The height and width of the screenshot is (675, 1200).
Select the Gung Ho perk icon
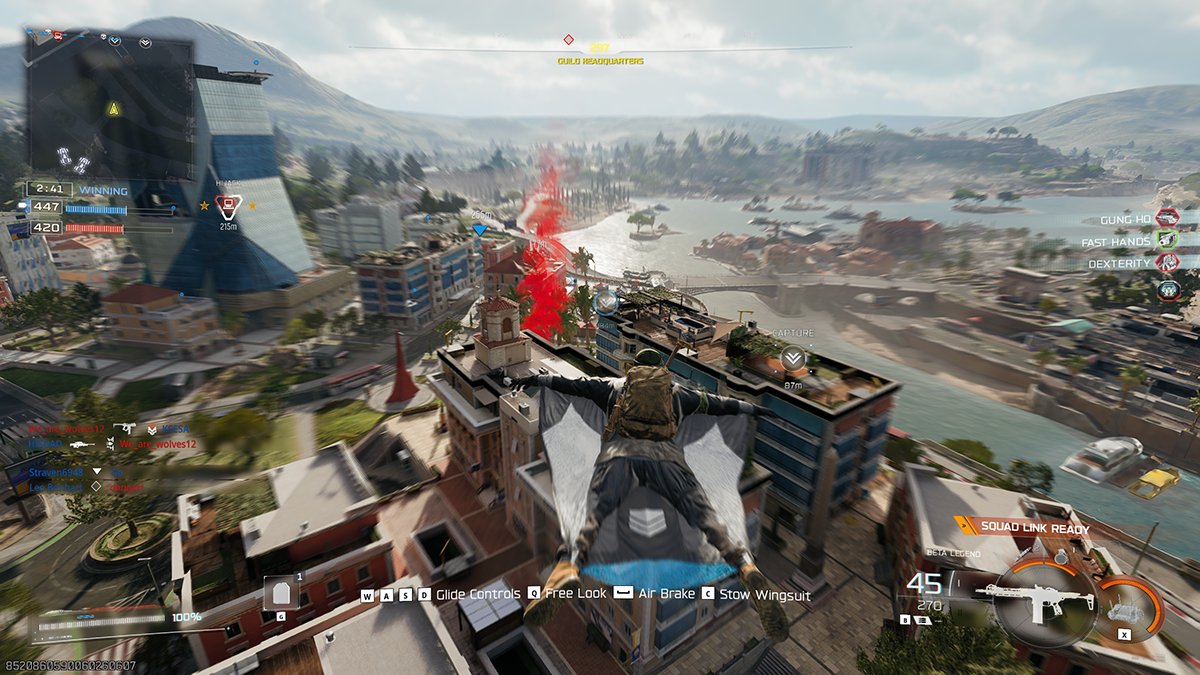tap(1167, 217)
